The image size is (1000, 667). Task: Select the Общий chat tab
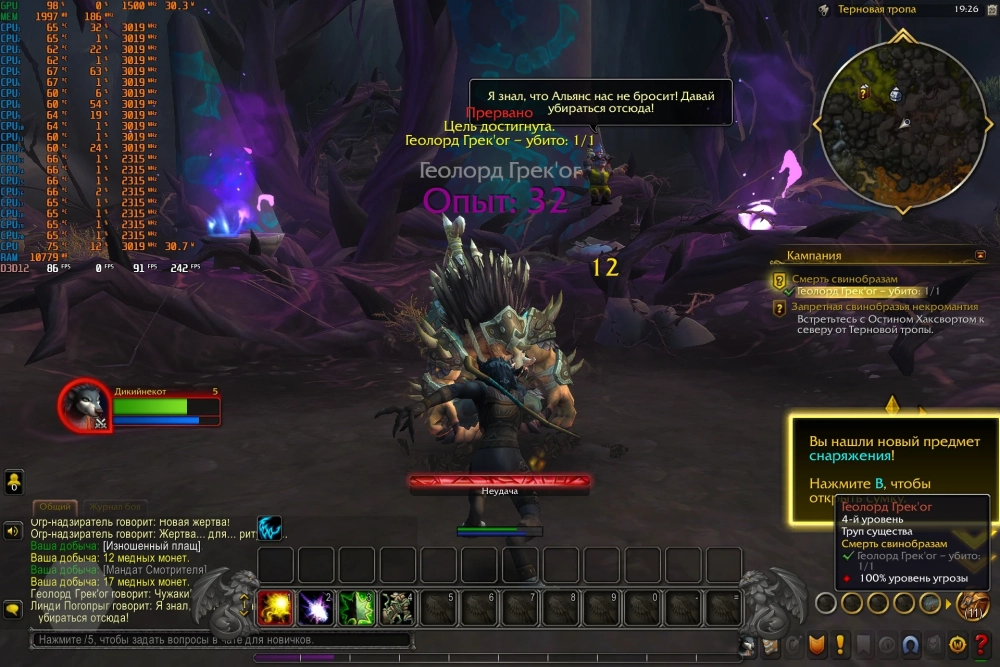[55, 506]
